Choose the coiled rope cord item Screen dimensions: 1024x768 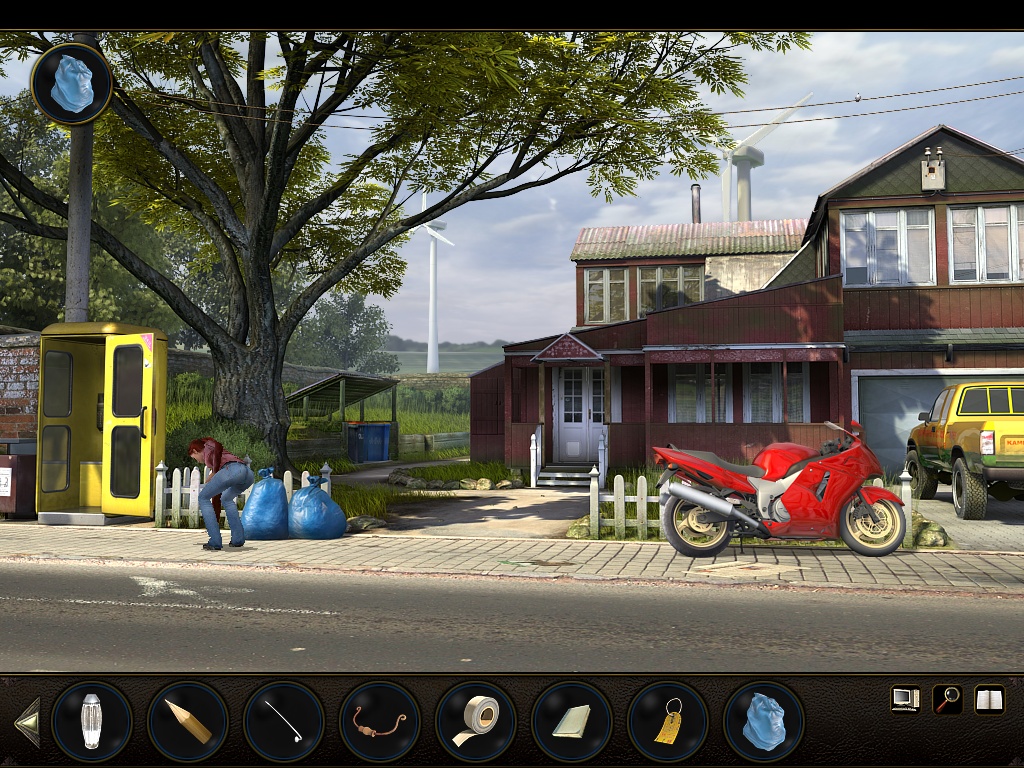380,721
